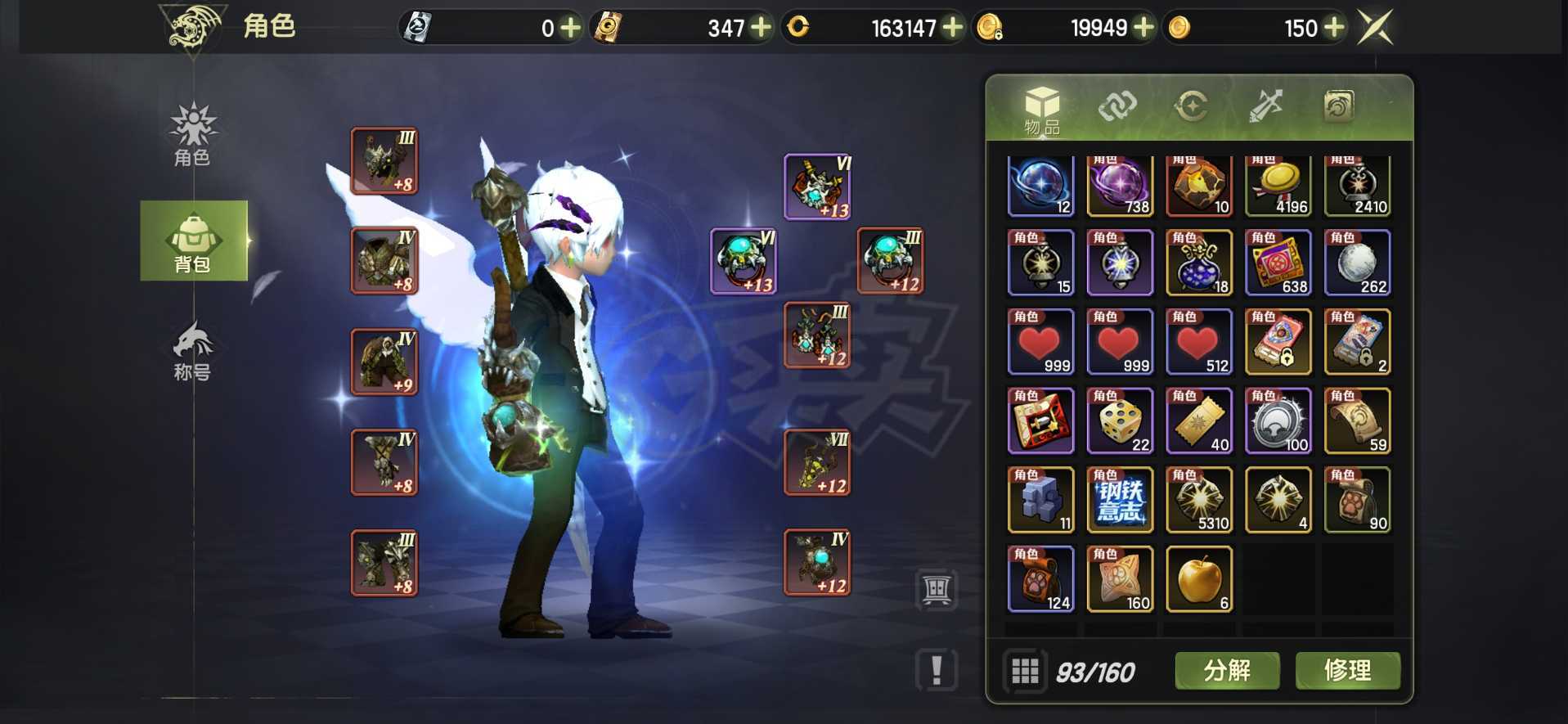
Task: Open the 角色 character tab
Action: [192, 135]
